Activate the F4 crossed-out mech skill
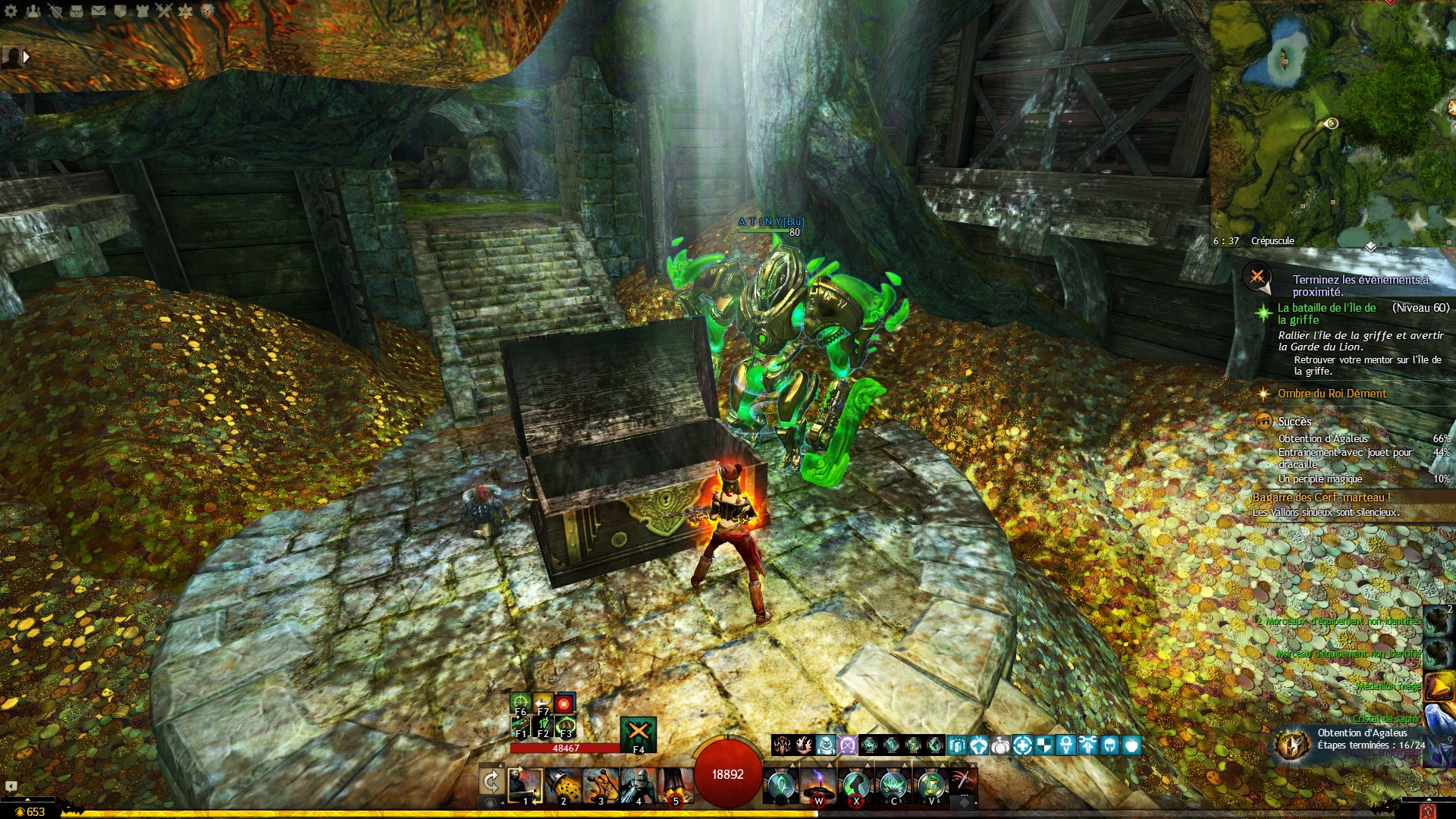1456x819 pixels. [639, 733]
